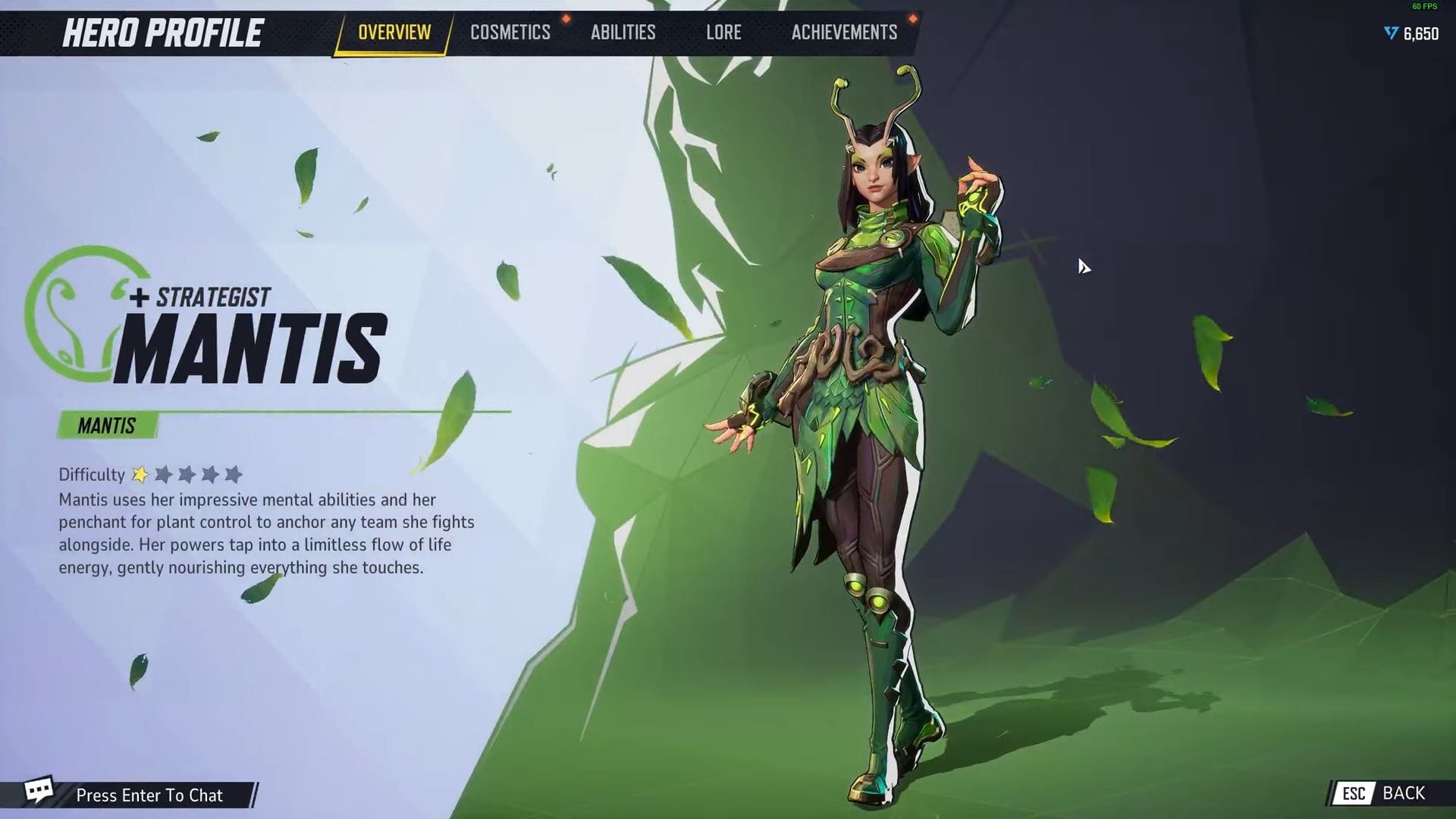Select the Overview tab
This screenshot has width=1456, height=819.
pos(394,33)
